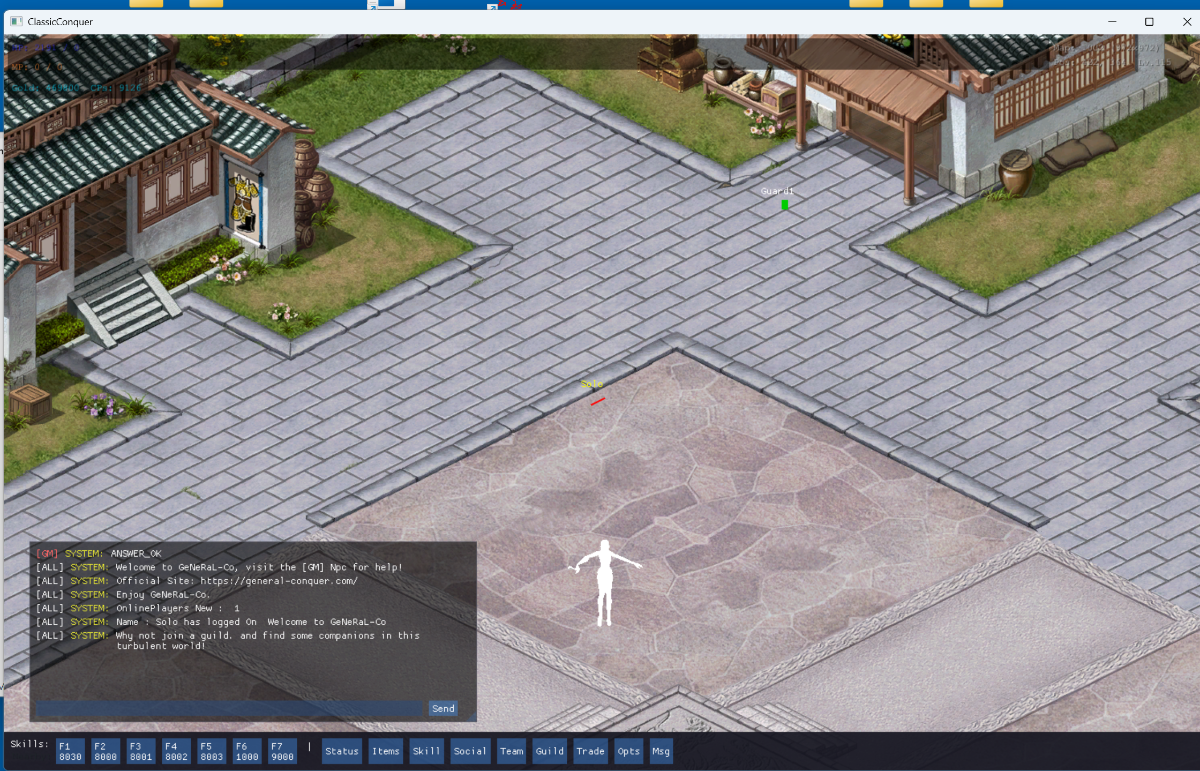Open the Team panel
1200x771 pixels.
click(511, 751)
